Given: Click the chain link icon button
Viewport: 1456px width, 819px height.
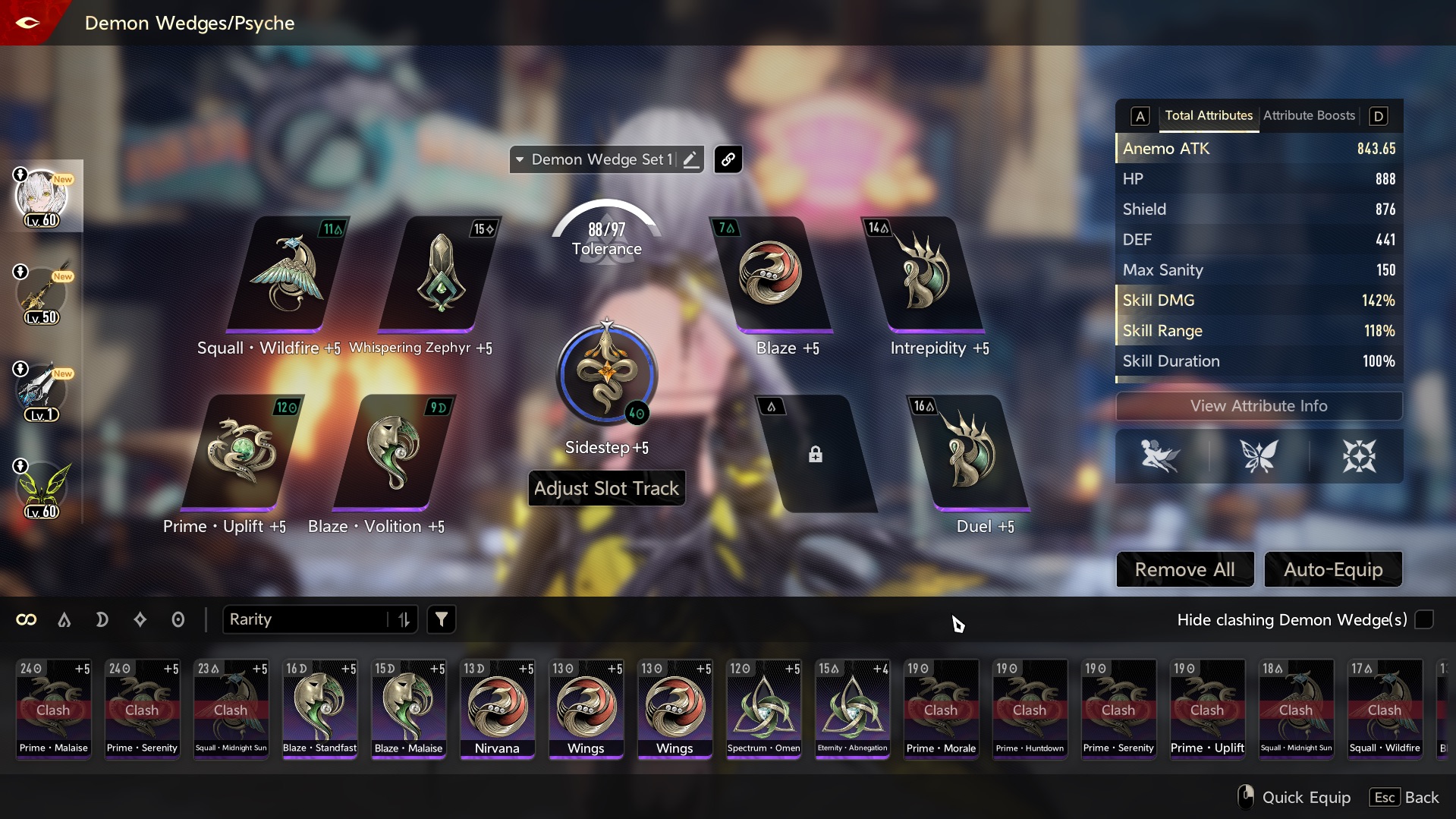Looking at the screenshot, I should click(x=728, y=159).
